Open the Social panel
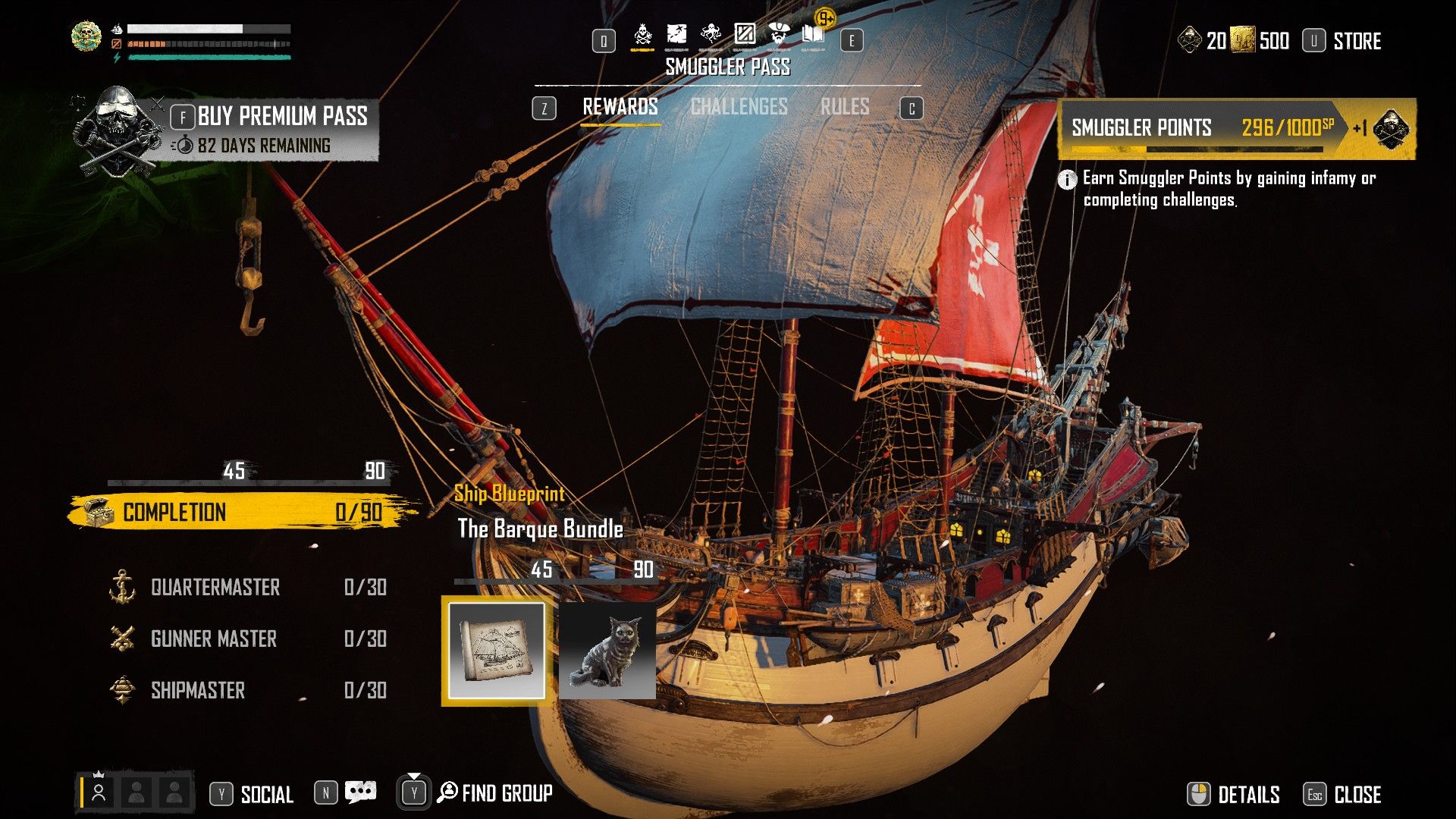Screen dimensions: 1456x819 [x=266, y=794]
